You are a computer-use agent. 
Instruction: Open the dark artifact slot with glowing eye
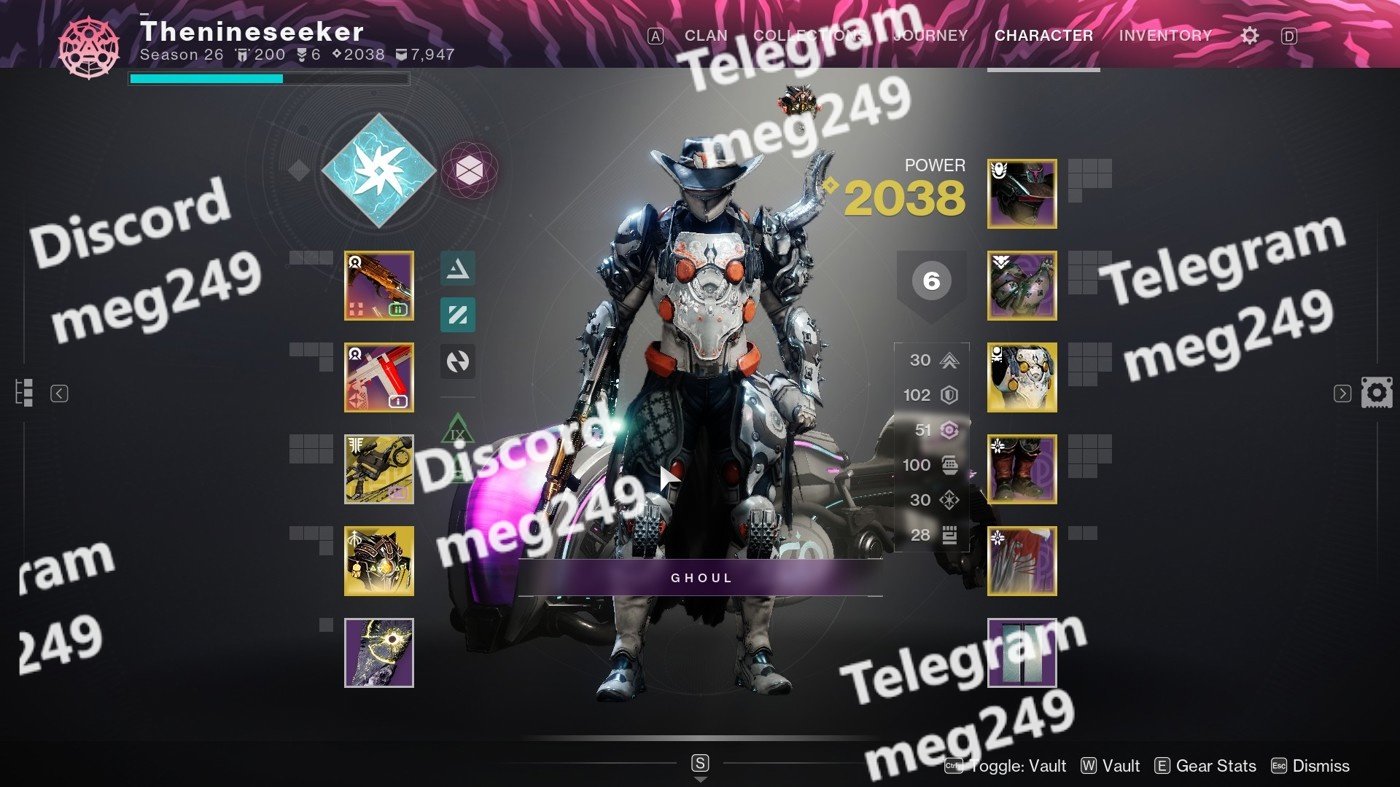pyautogui.click(x=379, y=652)
